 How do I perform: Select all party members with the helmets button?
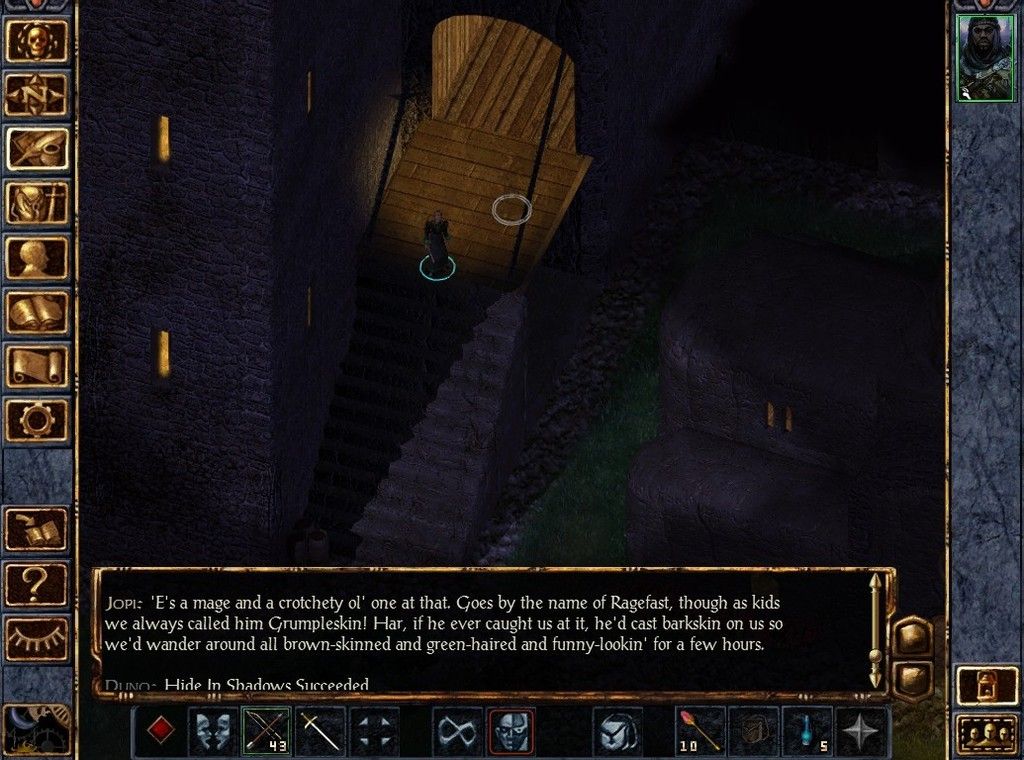(986, 735)
